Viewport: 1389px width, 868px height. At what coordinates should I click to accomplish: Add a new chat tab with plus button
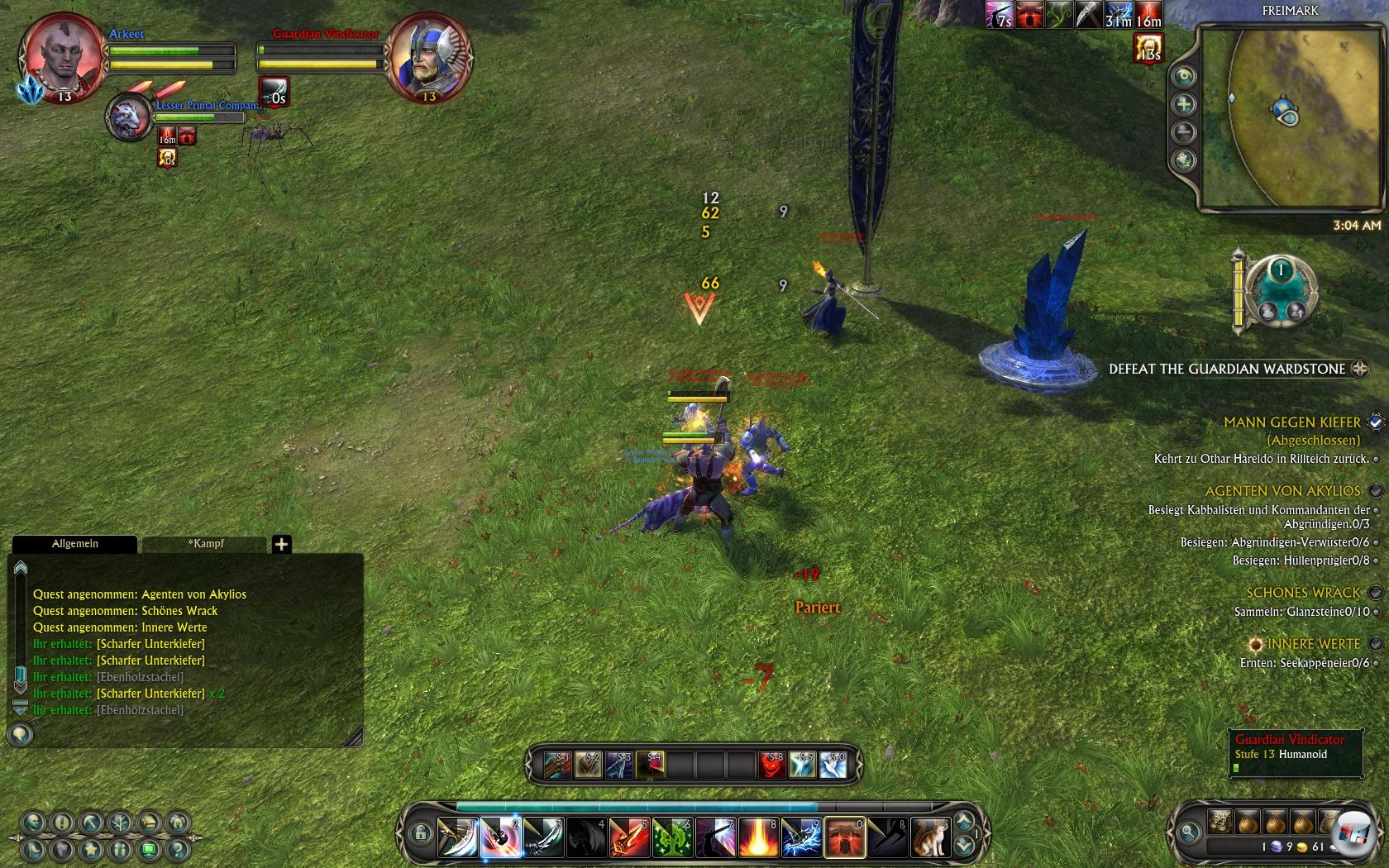(x=281, y=544)
